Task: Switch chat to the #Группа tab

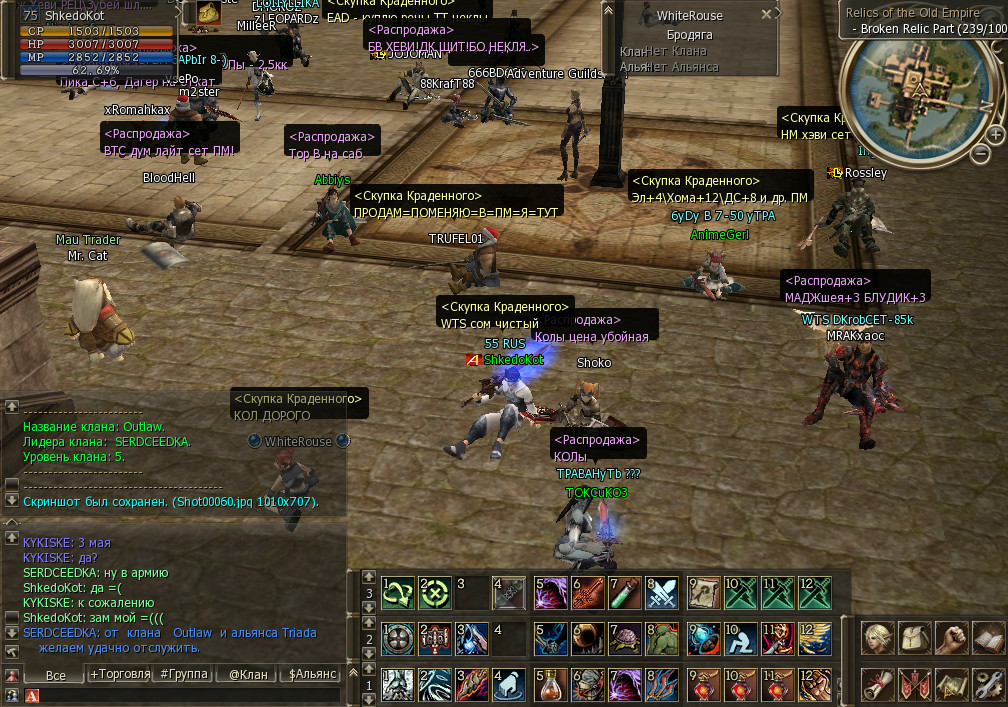Action: pos(184,675)
